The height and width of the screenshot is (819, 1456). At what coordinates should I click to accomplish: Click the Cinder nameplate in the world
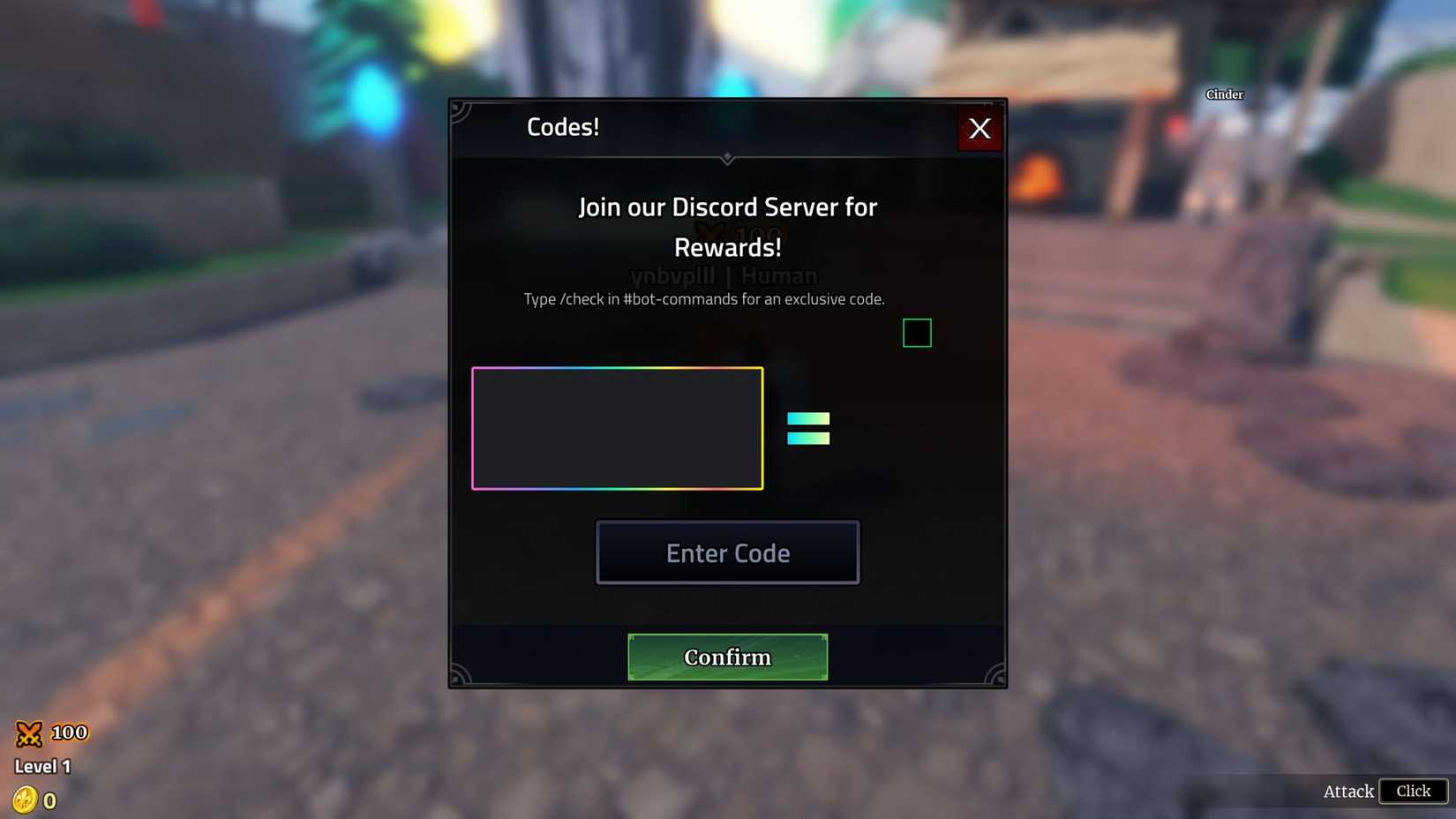click(x=1224, y=94)
